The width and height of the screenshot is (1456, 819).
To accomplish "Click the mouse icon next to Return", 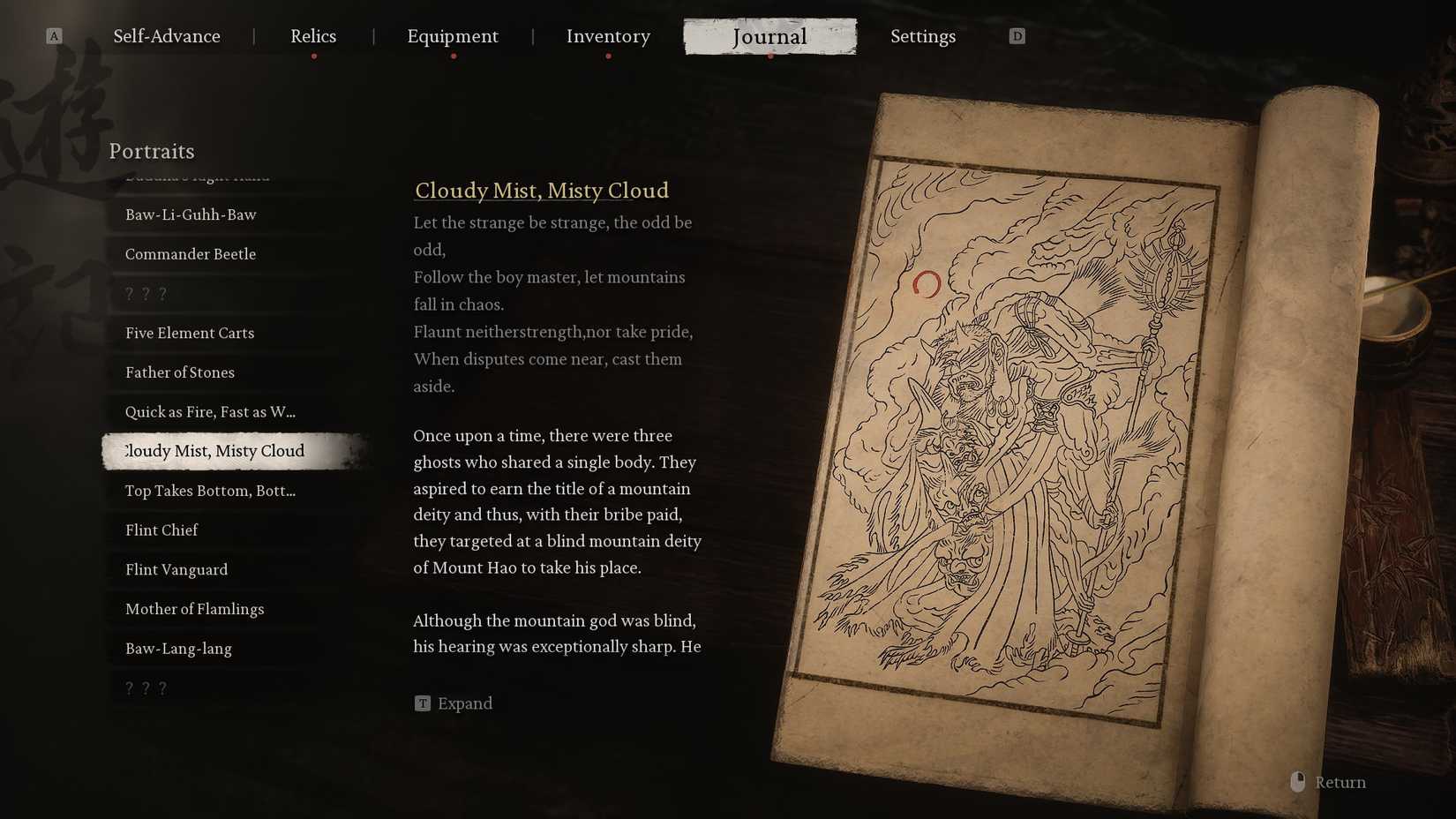I will [x=1297, y=781].
